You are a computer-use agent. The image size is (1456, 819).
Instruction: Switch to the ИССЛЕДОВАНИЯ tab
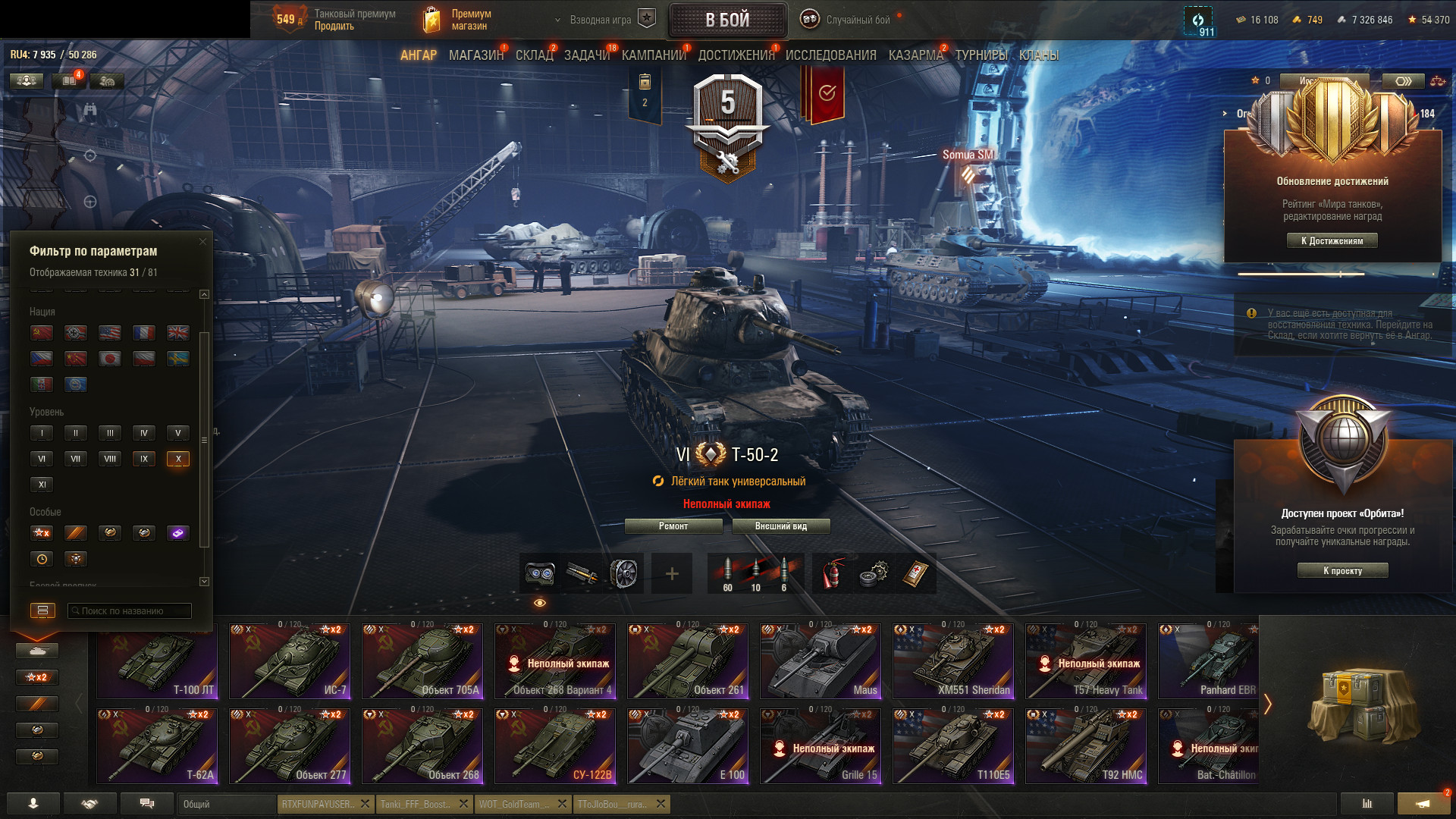point(830,55)
